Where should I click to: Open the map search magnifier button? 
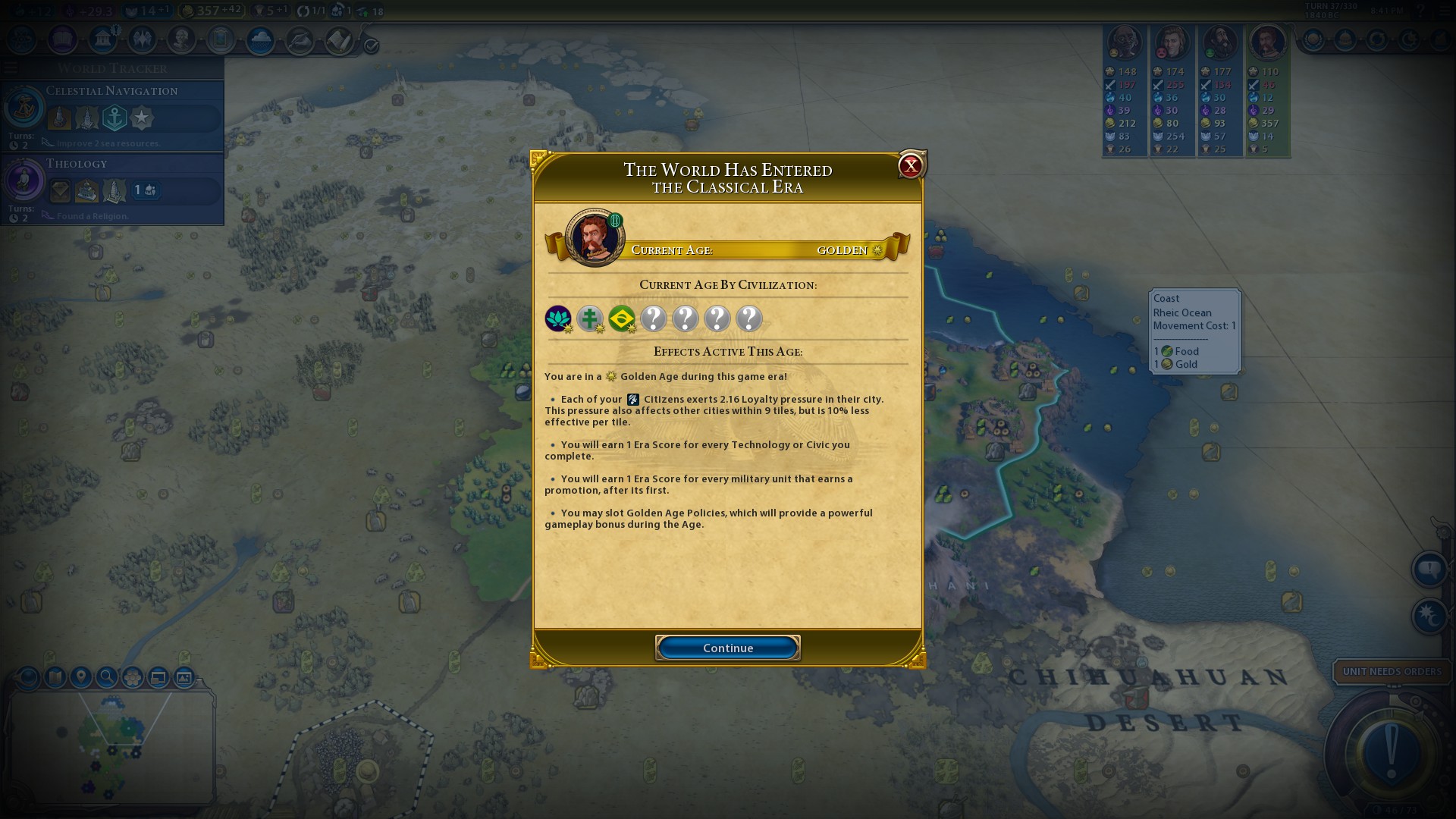point(106,676)
